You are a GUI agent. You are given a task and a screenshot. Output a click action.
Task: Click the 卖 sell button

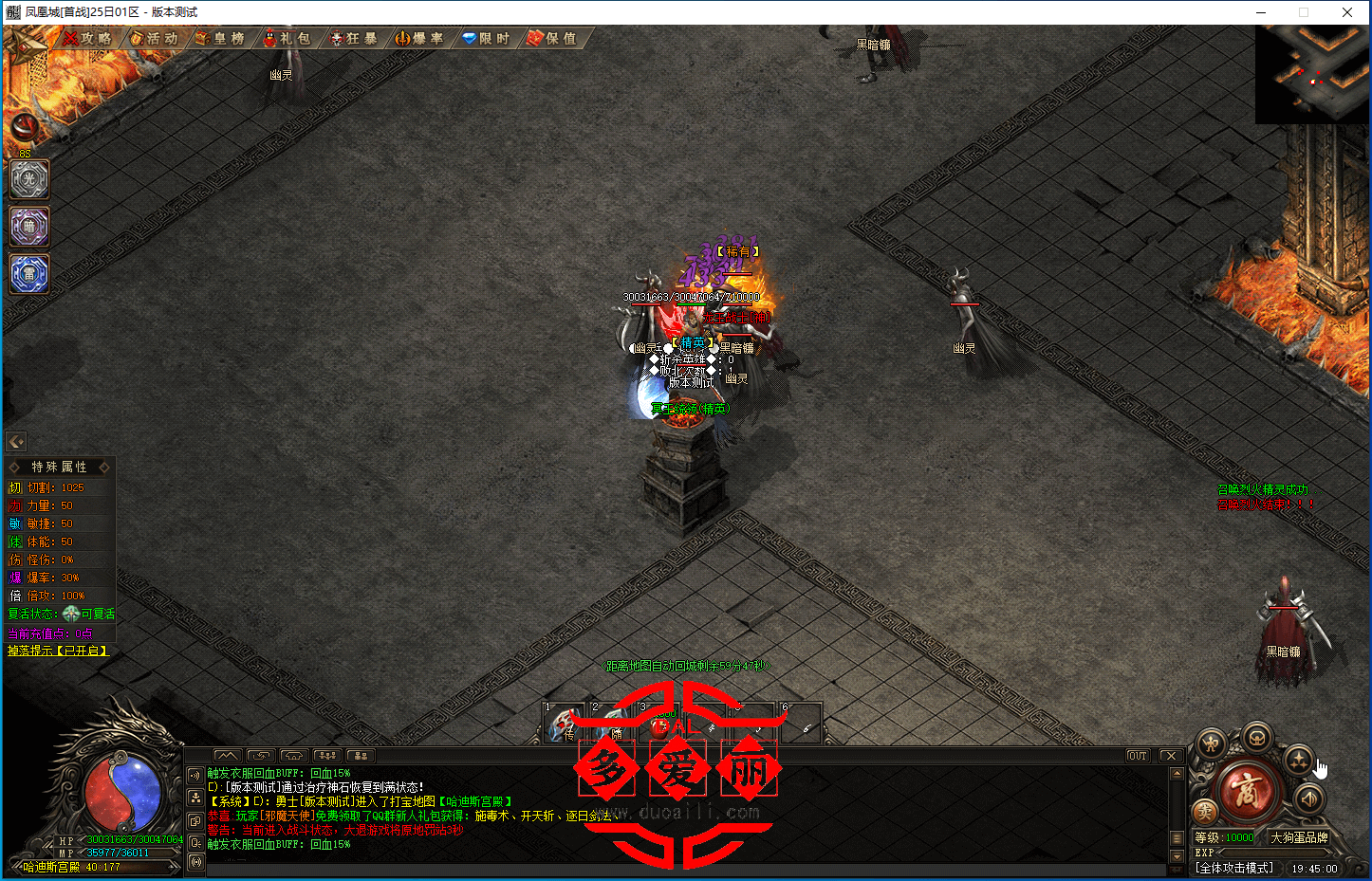point(1204,811)
